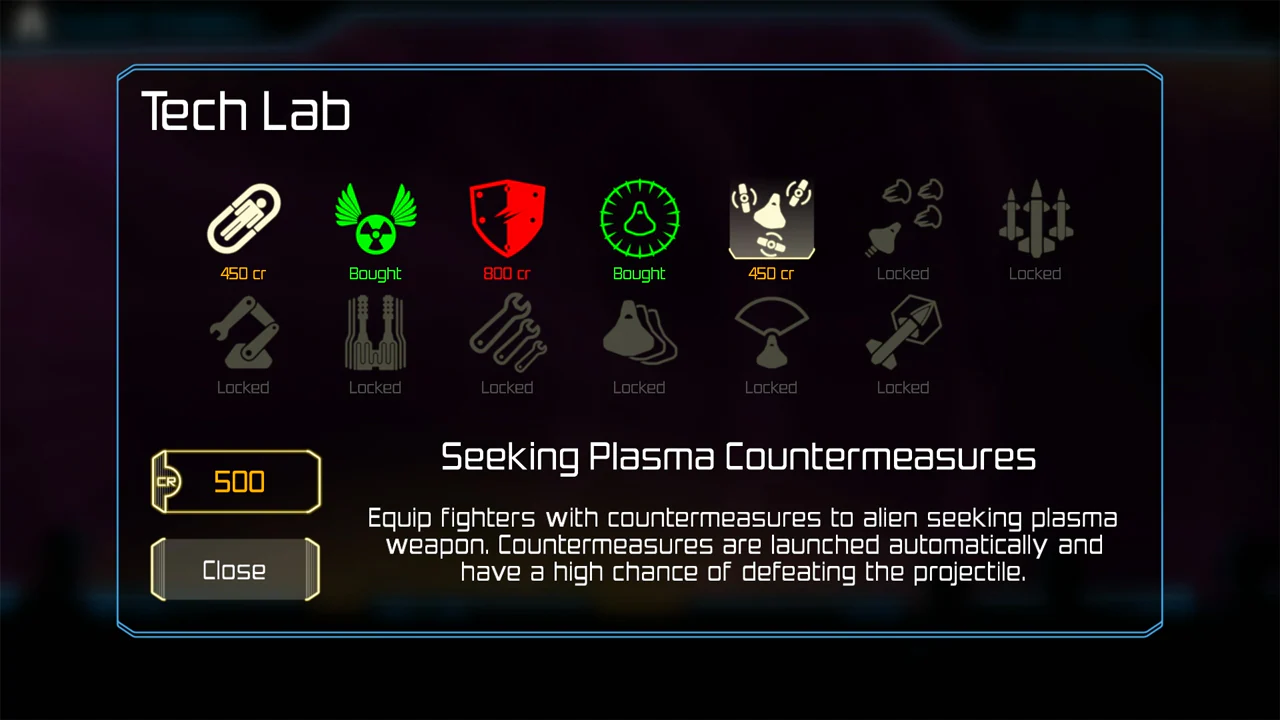The image size is (1280, 720).
Task: View the bought green scanner dial upgrade
Action: pos(639,218)
